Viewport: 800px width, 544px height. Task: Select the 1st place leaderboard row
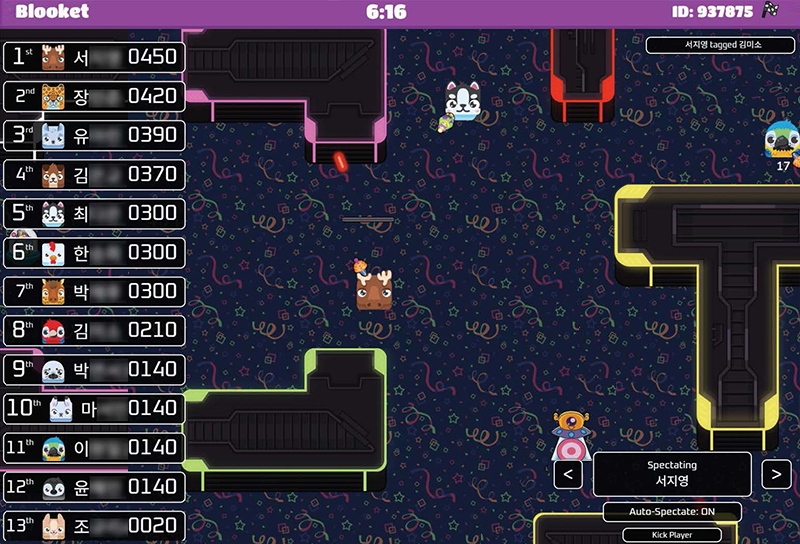95,57
